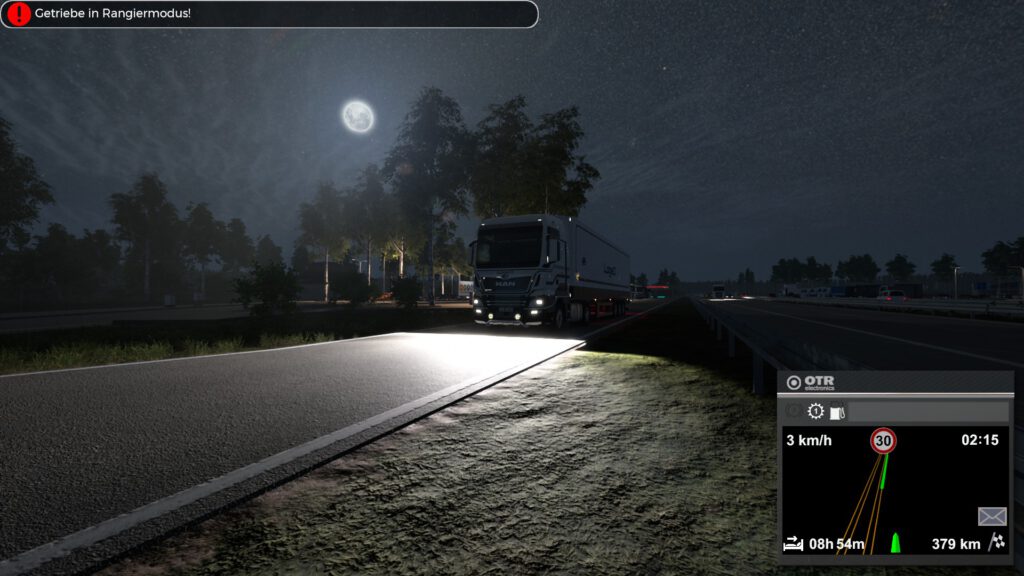This screenshot has width=1024, height=576.
Task: Click the fuel pump icon
Action: [x=838, y=411]
